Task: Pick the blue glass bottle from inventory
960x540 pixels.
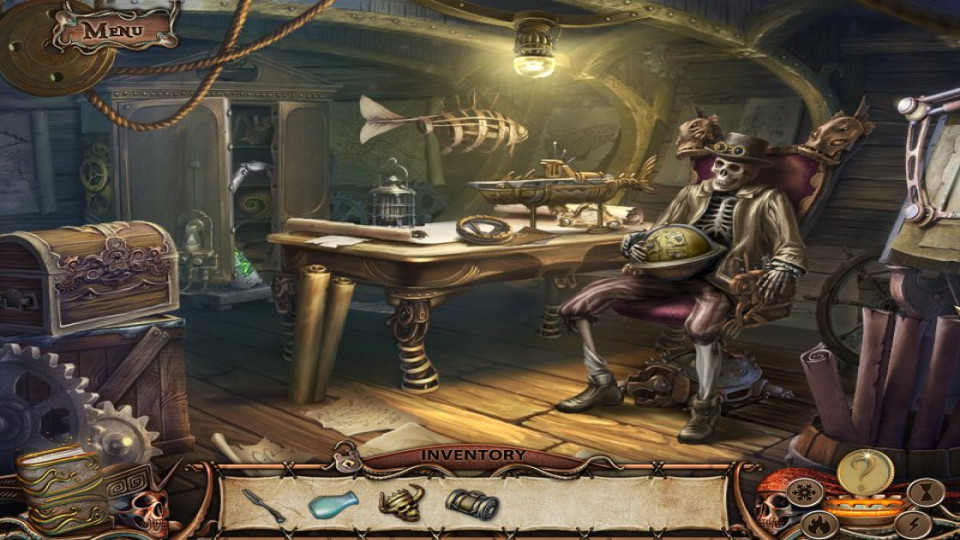Action: pos(332,504)
